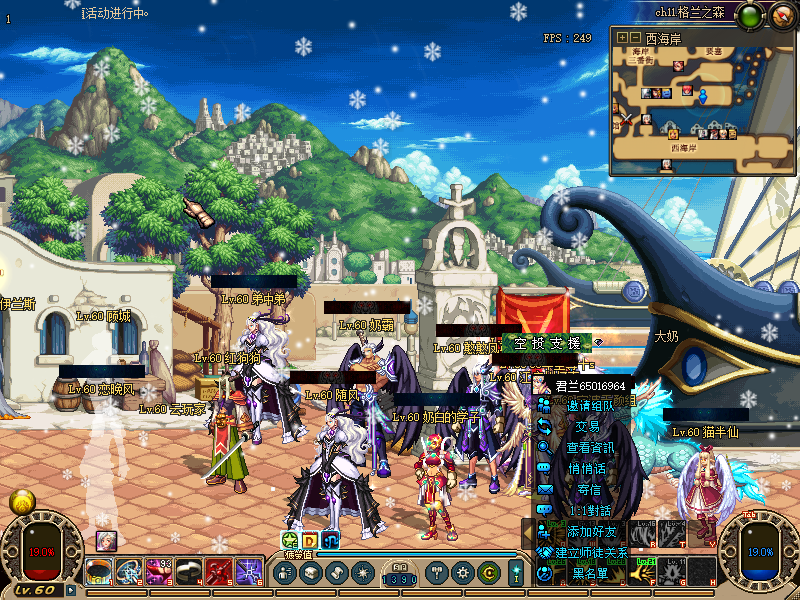Screen dimensions: 800x600
Task: Open the gear settings button
Action: pyautogui.click(x=462, y=573)
